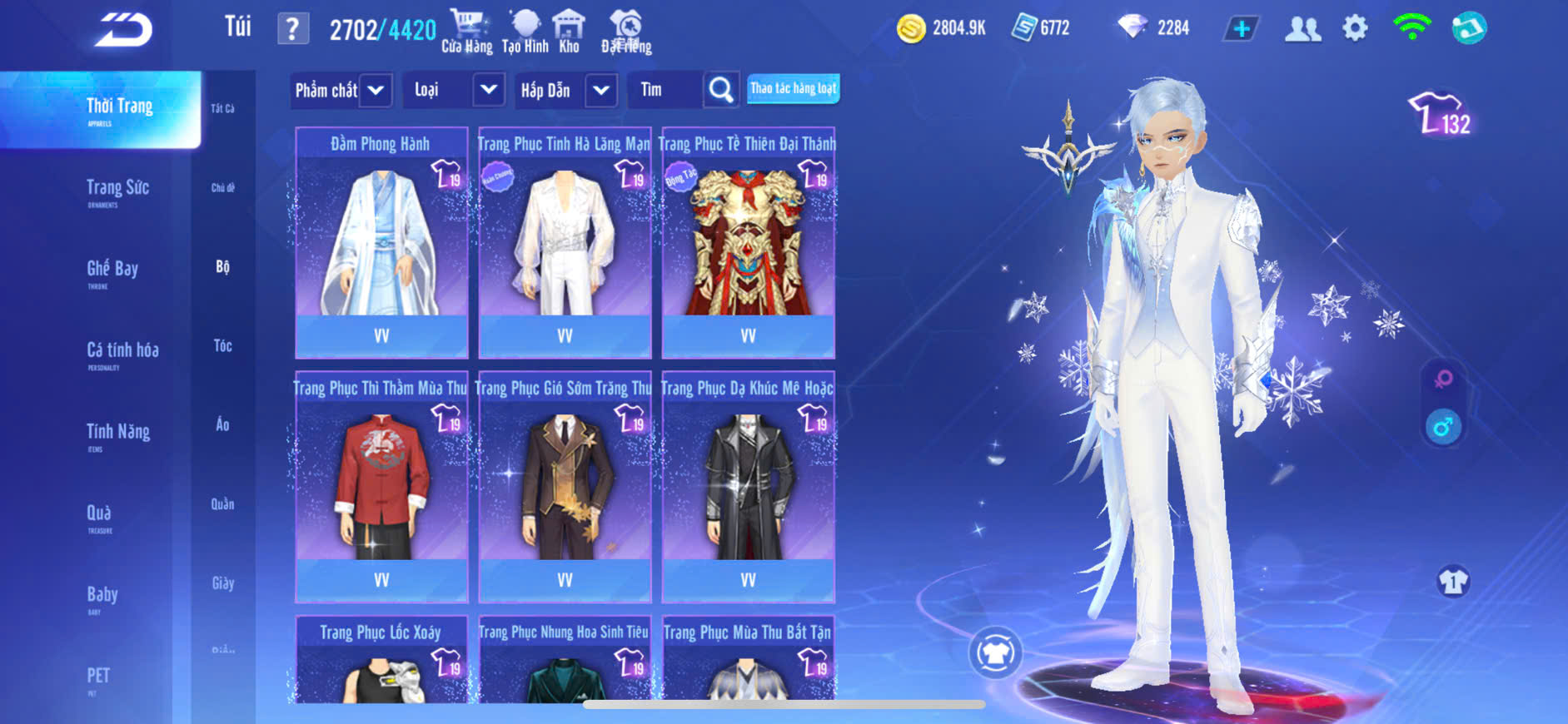Open the settings gear icon
Image resolution: width=1568 pixels, height=724 pixels.
coord(1355,29)
